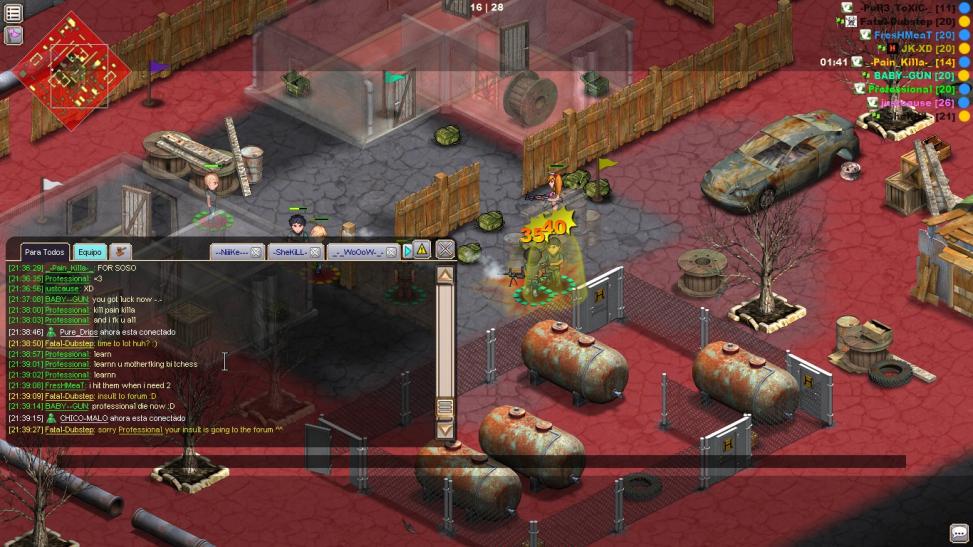The height and width of the screenshot is (547, 973).
Task: Click the purple icon below the menu button
Action: (14, 35)
